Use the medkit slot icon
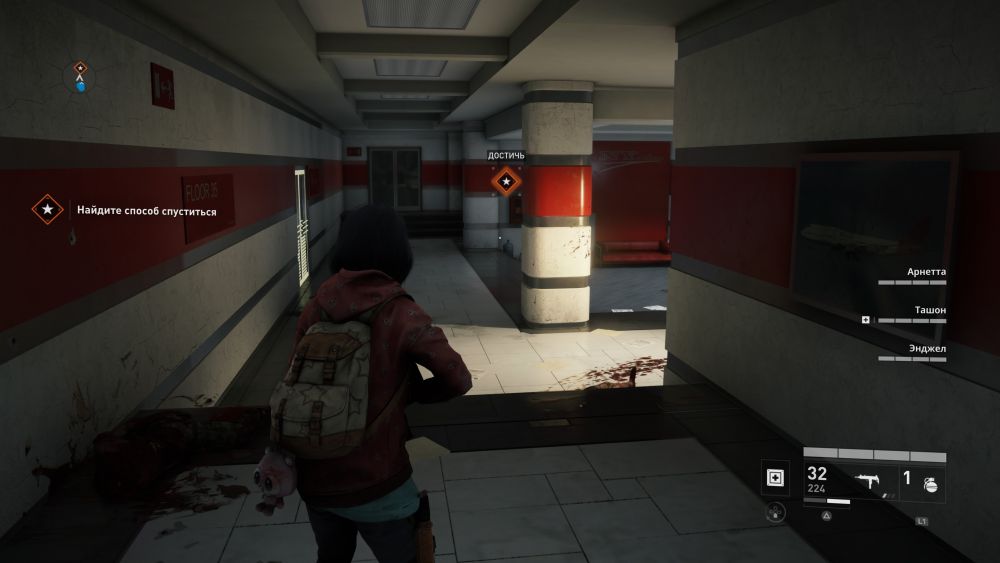Viewport: 1000px width, 563px height. [x=775, y=478]
